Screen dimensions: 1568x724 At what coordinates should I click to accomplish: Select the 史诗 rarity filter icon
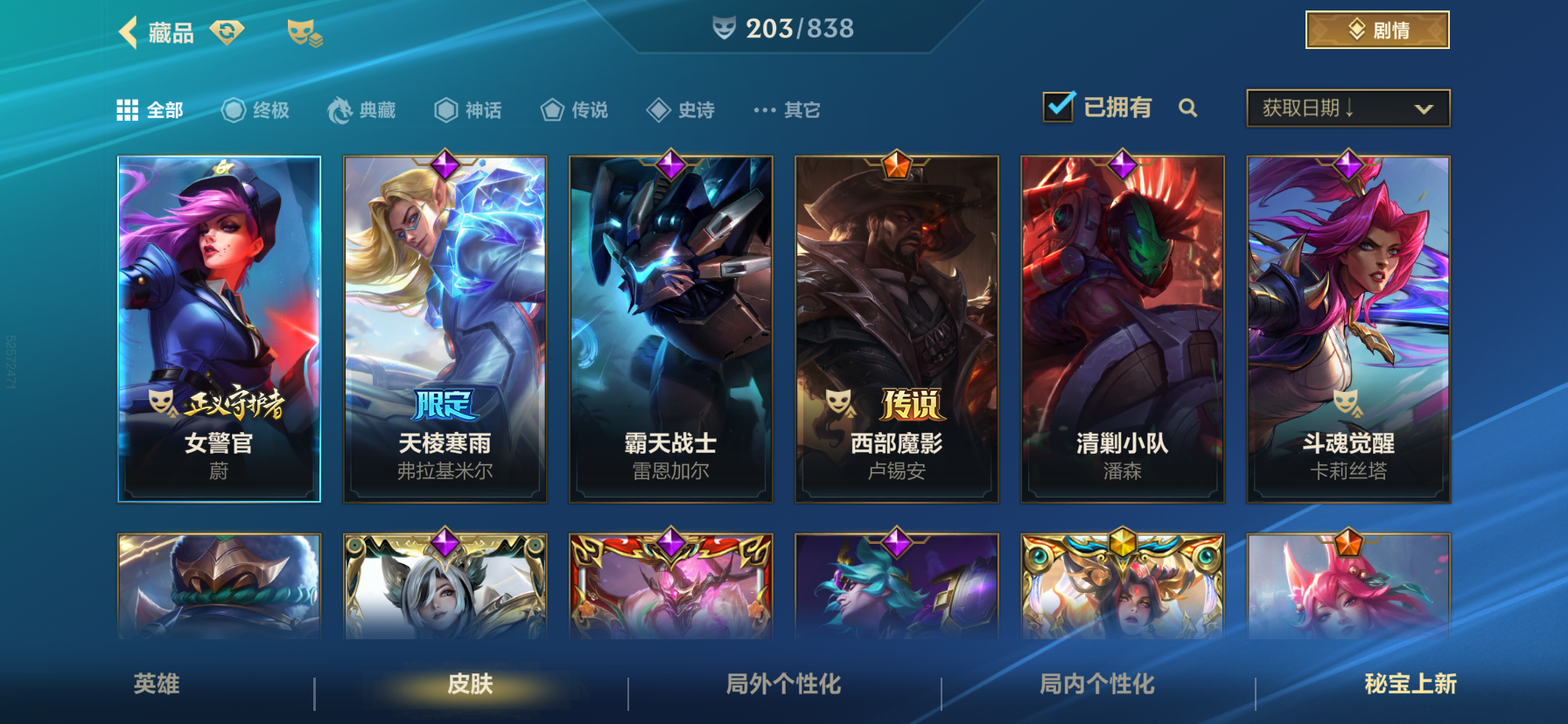pos(659,109)
